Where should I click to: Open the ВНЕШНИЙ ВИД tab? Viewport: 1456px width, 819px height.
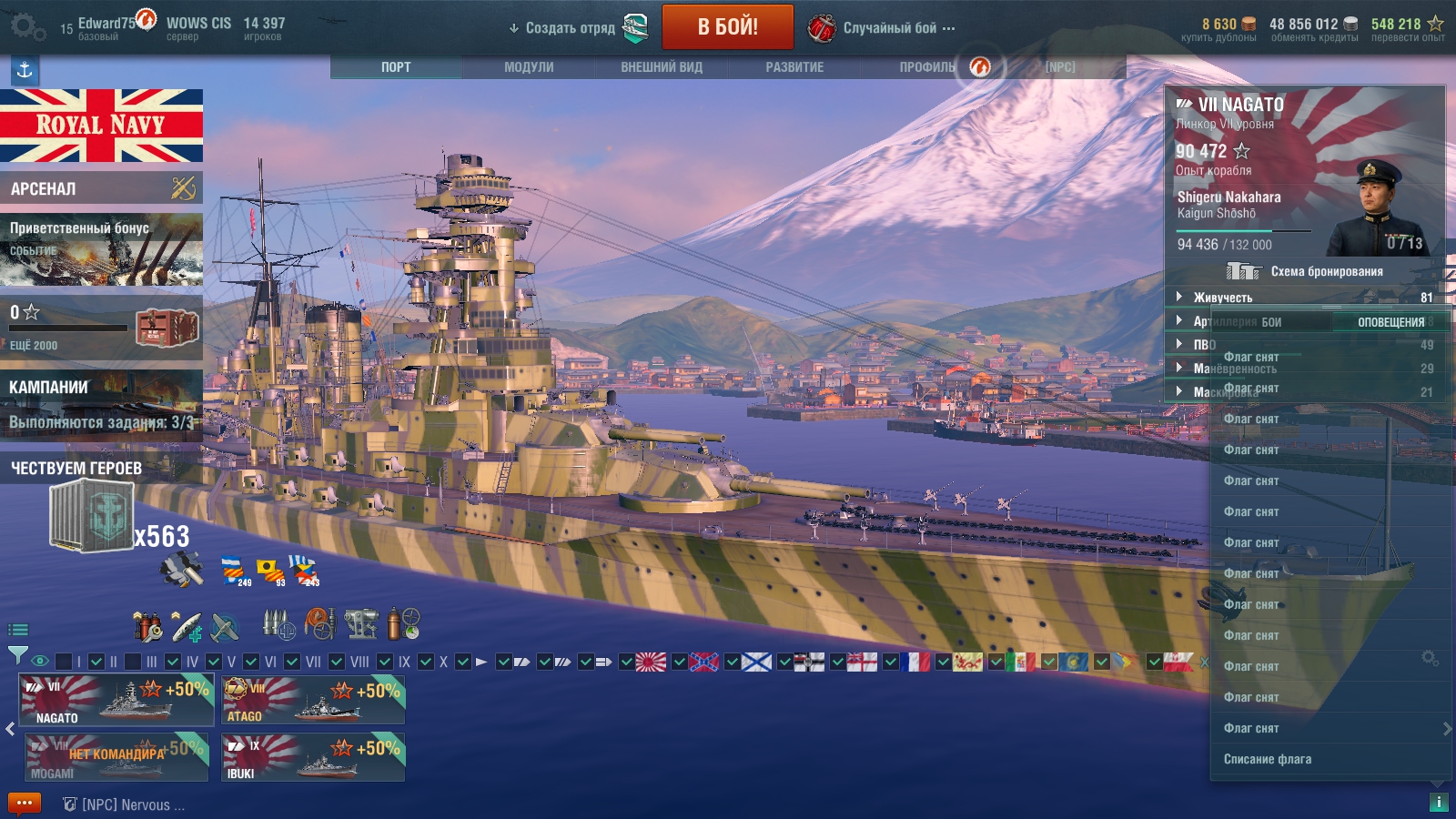click(662, 67)
